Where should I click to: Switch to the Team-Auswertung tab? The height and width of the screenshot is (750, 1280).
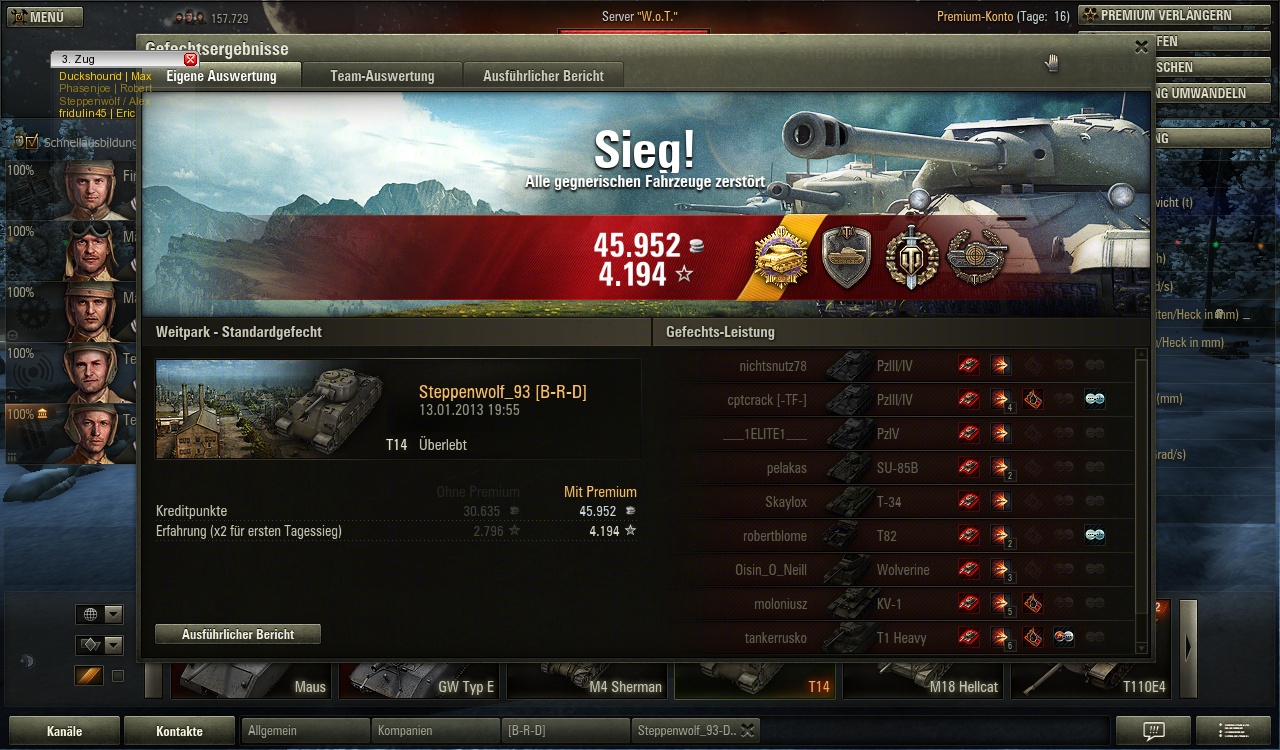tap(382, 76)
